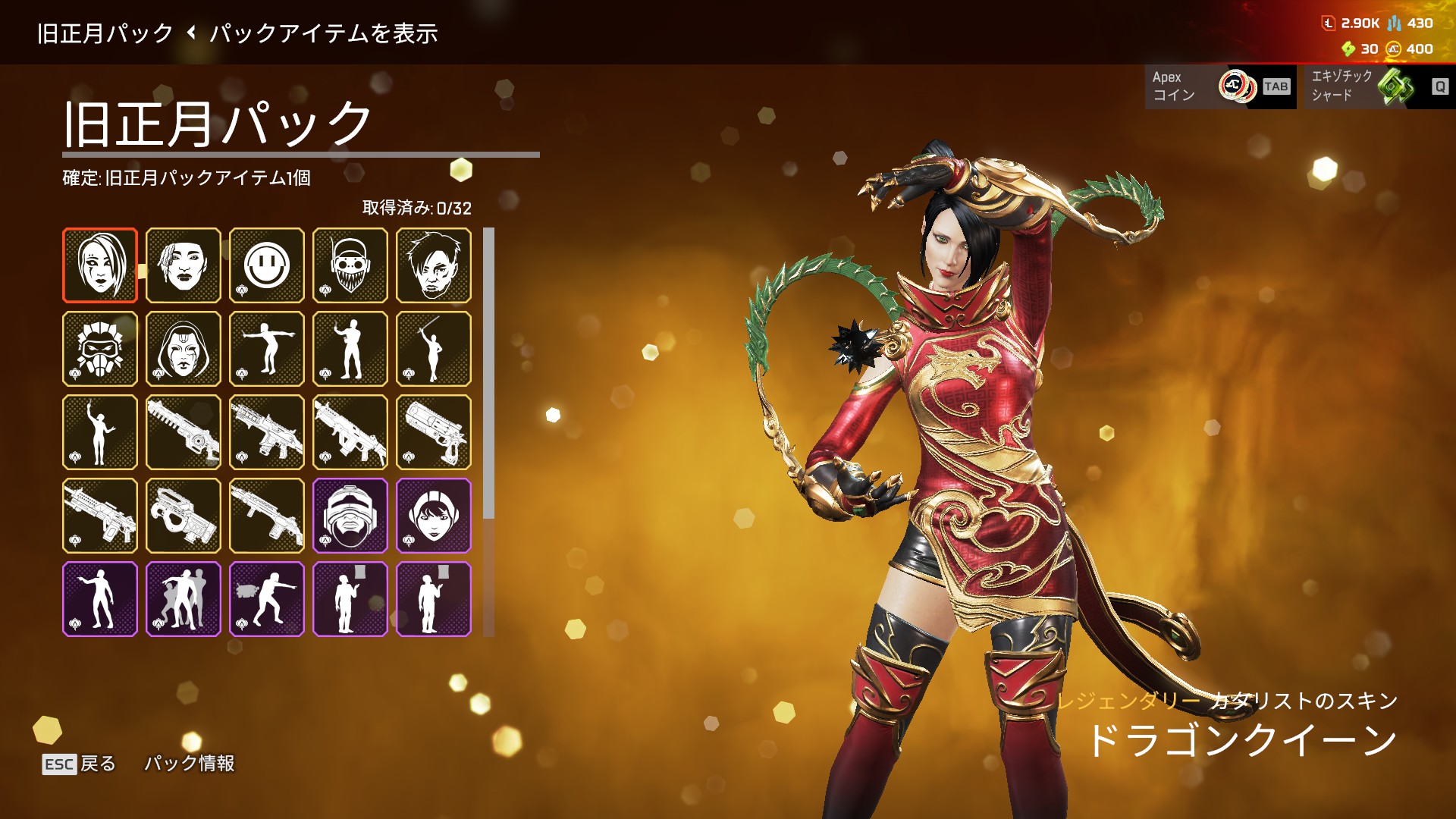Select the Catalyst Dragon Queen skin tile
The height and width of the screenshot is (819, 1456).
point(100,265)
